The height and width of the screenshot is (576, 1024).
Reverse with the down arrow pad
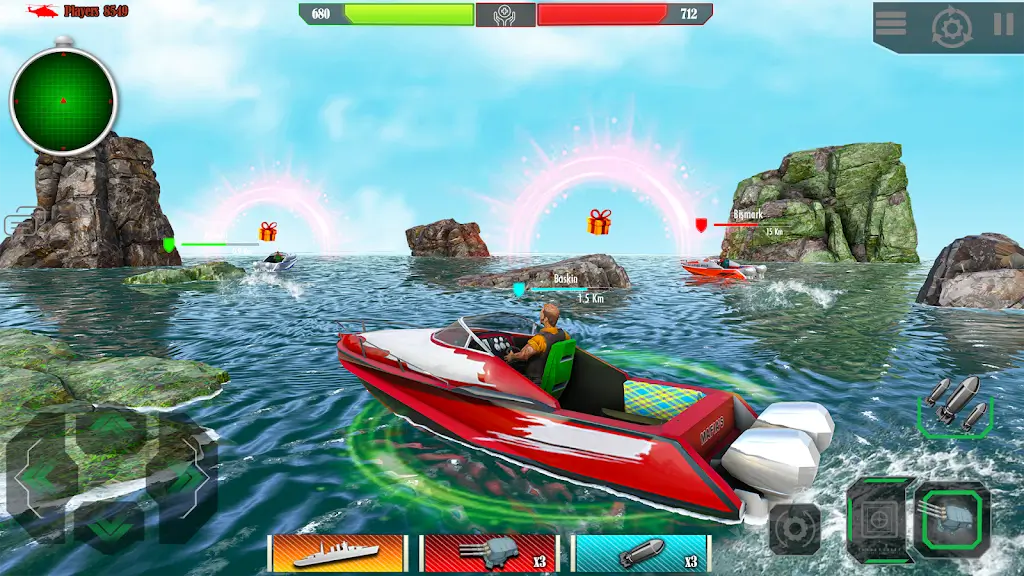[x=110, y=525]
